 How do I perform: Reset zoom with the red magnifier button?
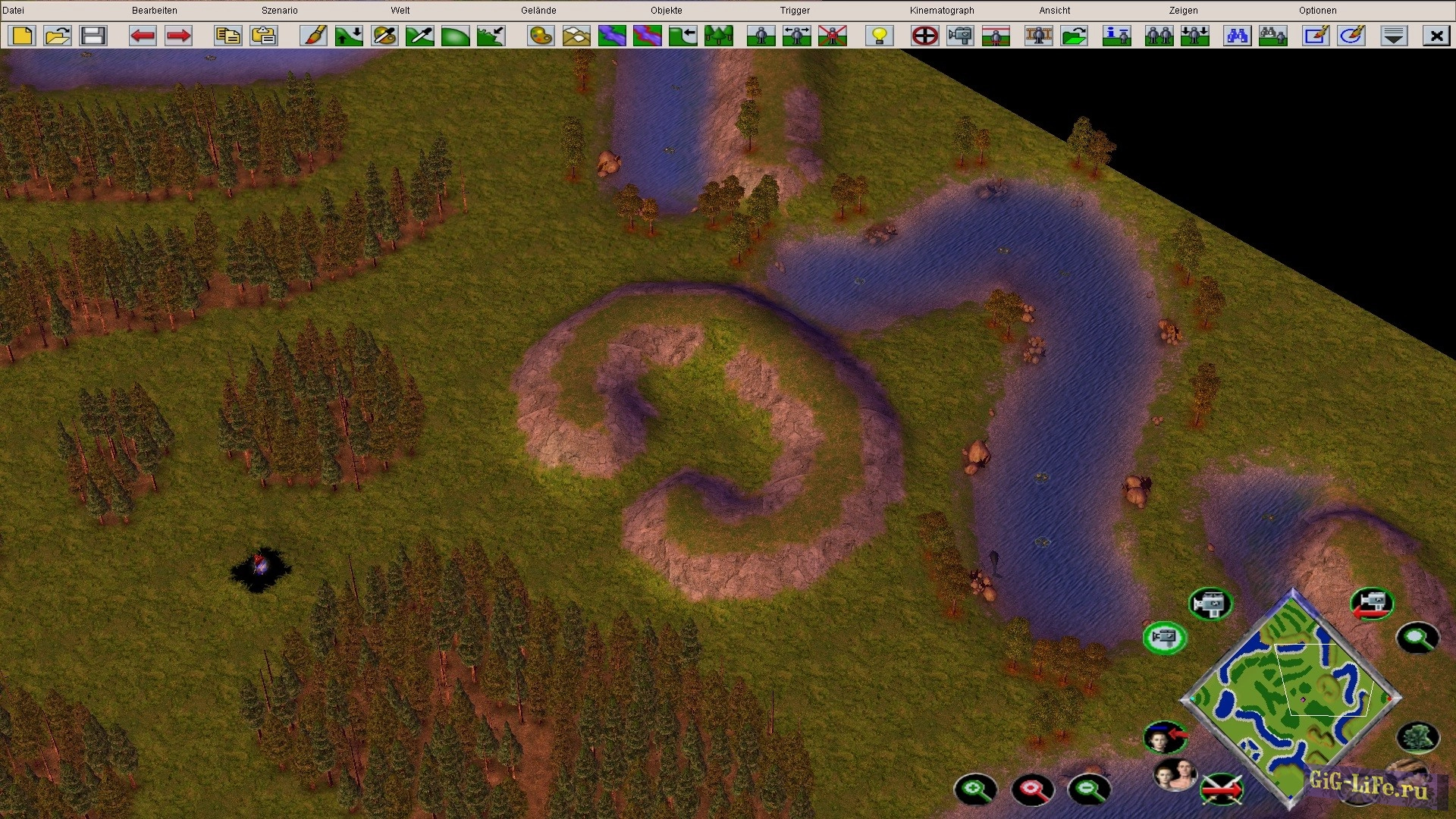point(1032,789)
